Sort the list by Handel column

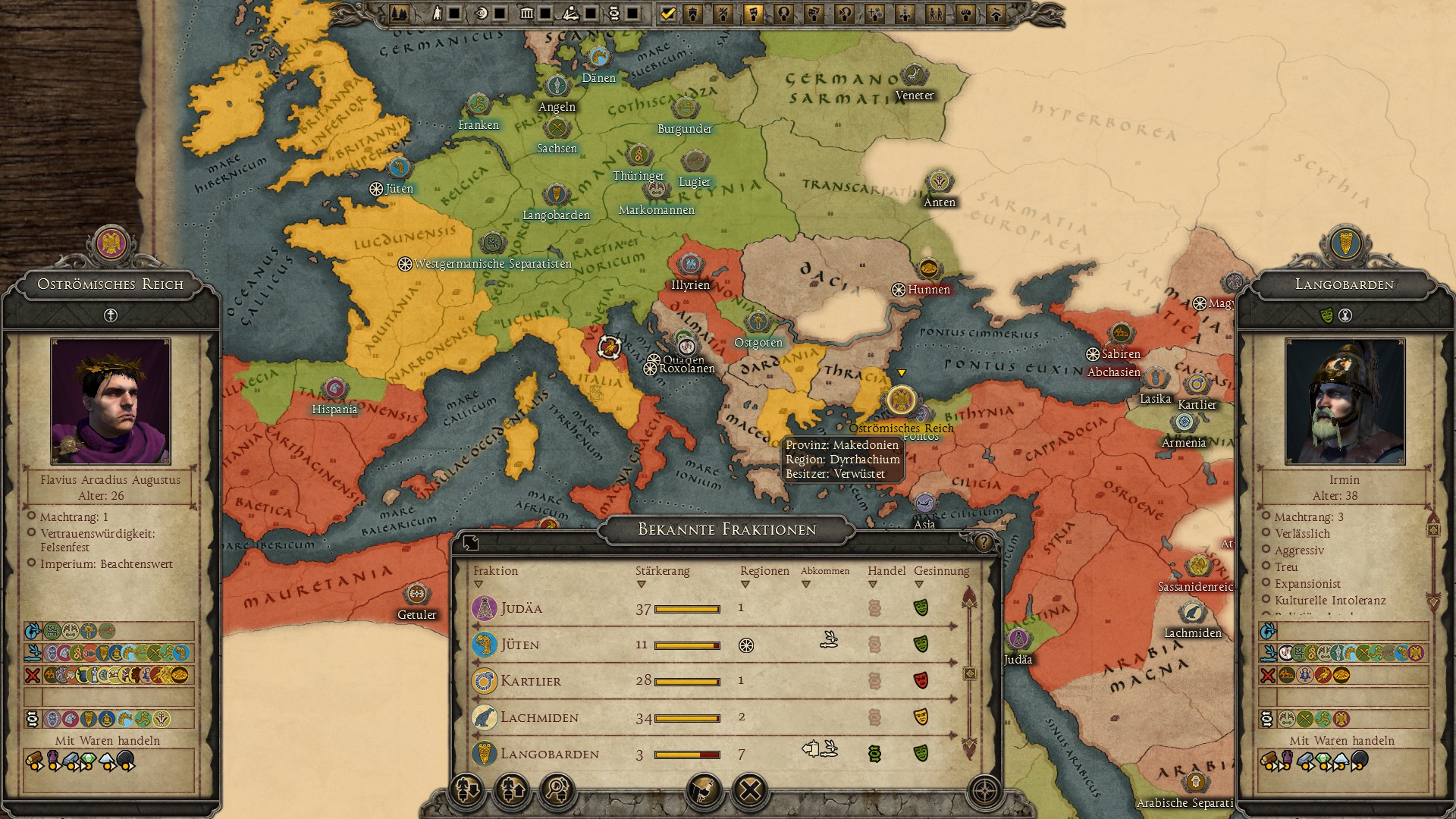886,571
